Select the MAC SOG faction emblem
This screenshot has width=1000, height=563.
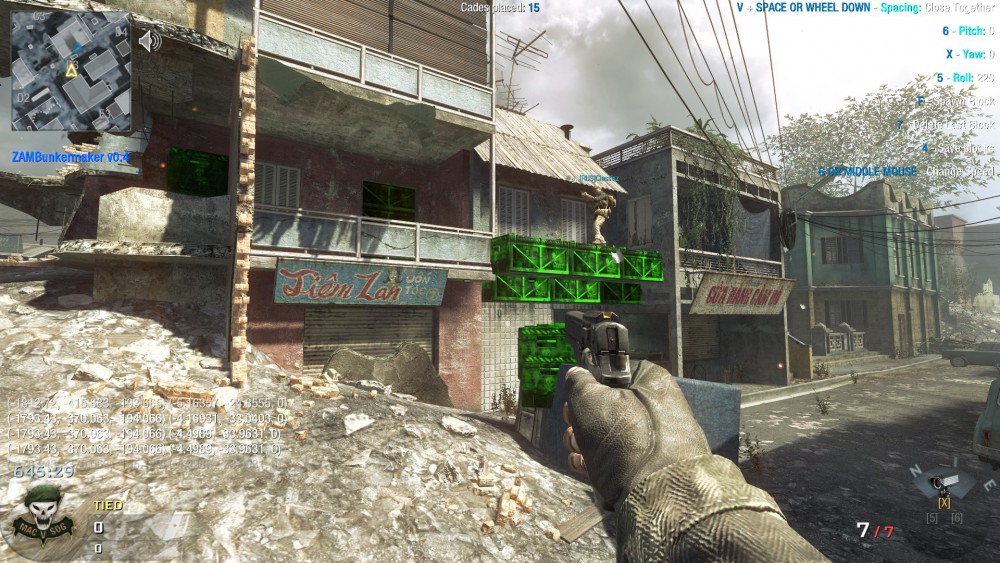tap(41, 517)
